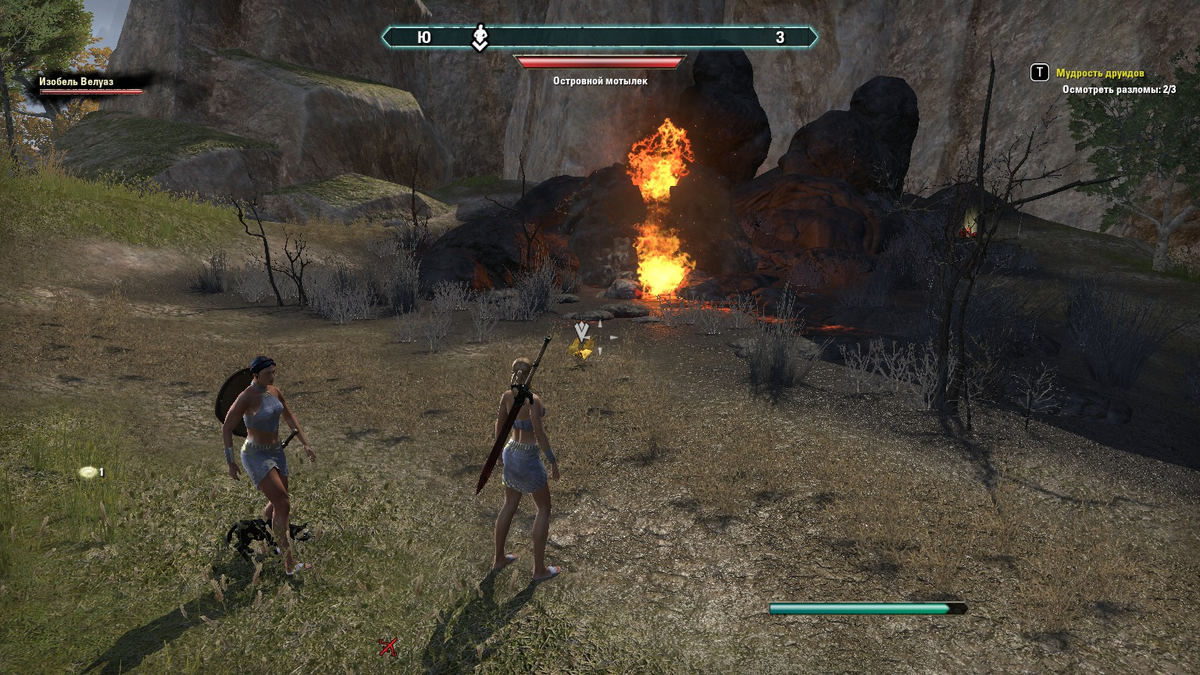Click the quest marker on the compass

pyautogui.click(x=480, y=37)
